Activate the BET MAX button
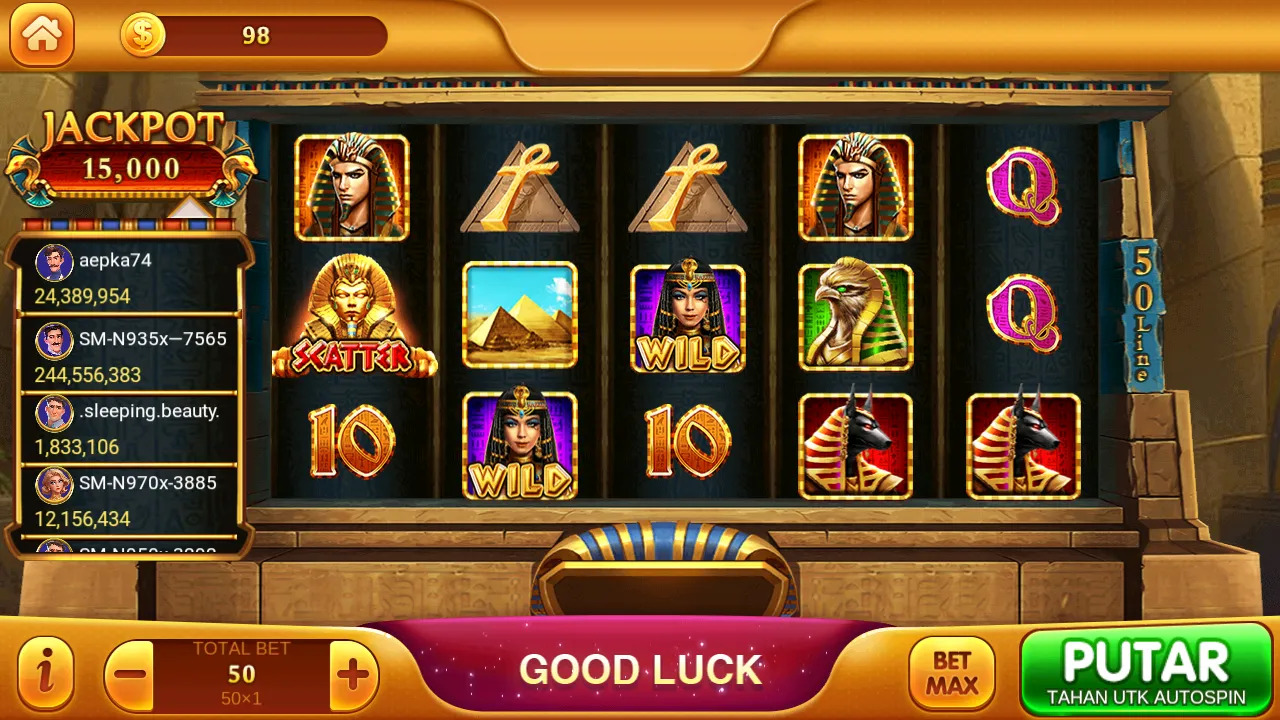 click(951, 671)
